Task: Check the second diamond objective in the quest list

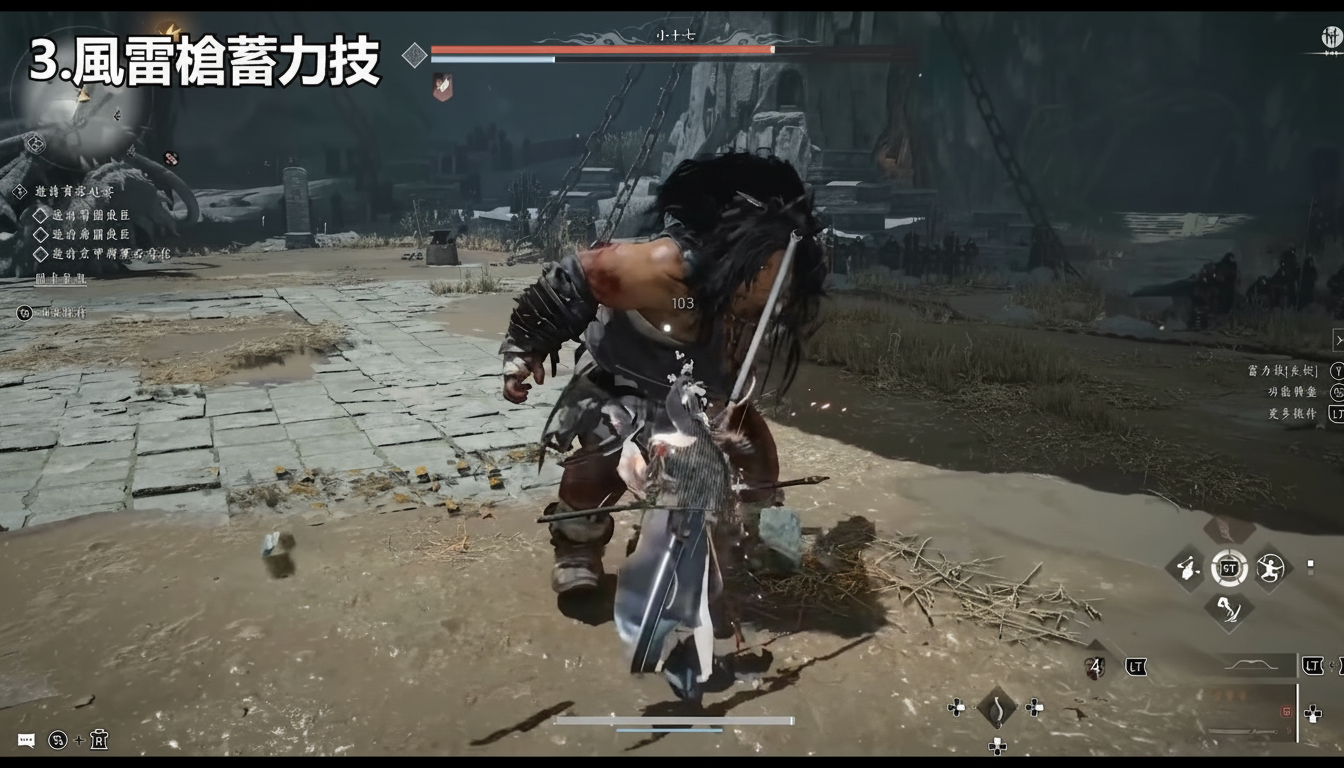Action: (40, 233)
